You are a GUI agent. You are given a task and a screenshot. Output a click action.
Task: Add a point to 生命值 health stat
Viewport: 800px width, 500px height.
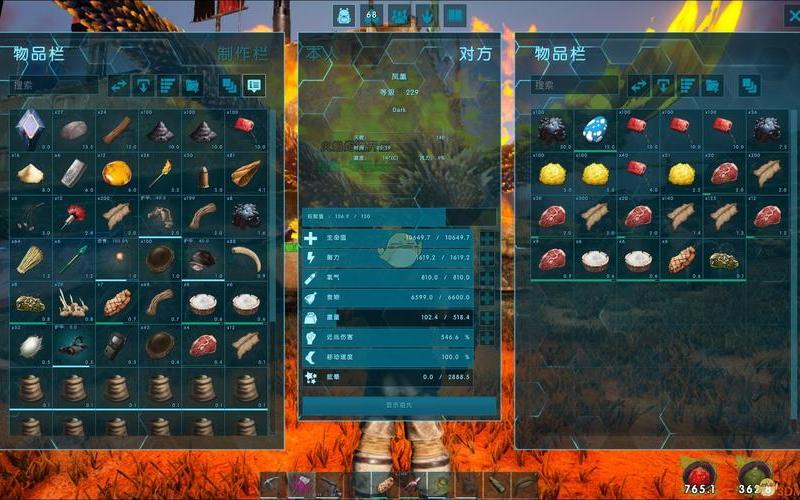coord(487,238)
